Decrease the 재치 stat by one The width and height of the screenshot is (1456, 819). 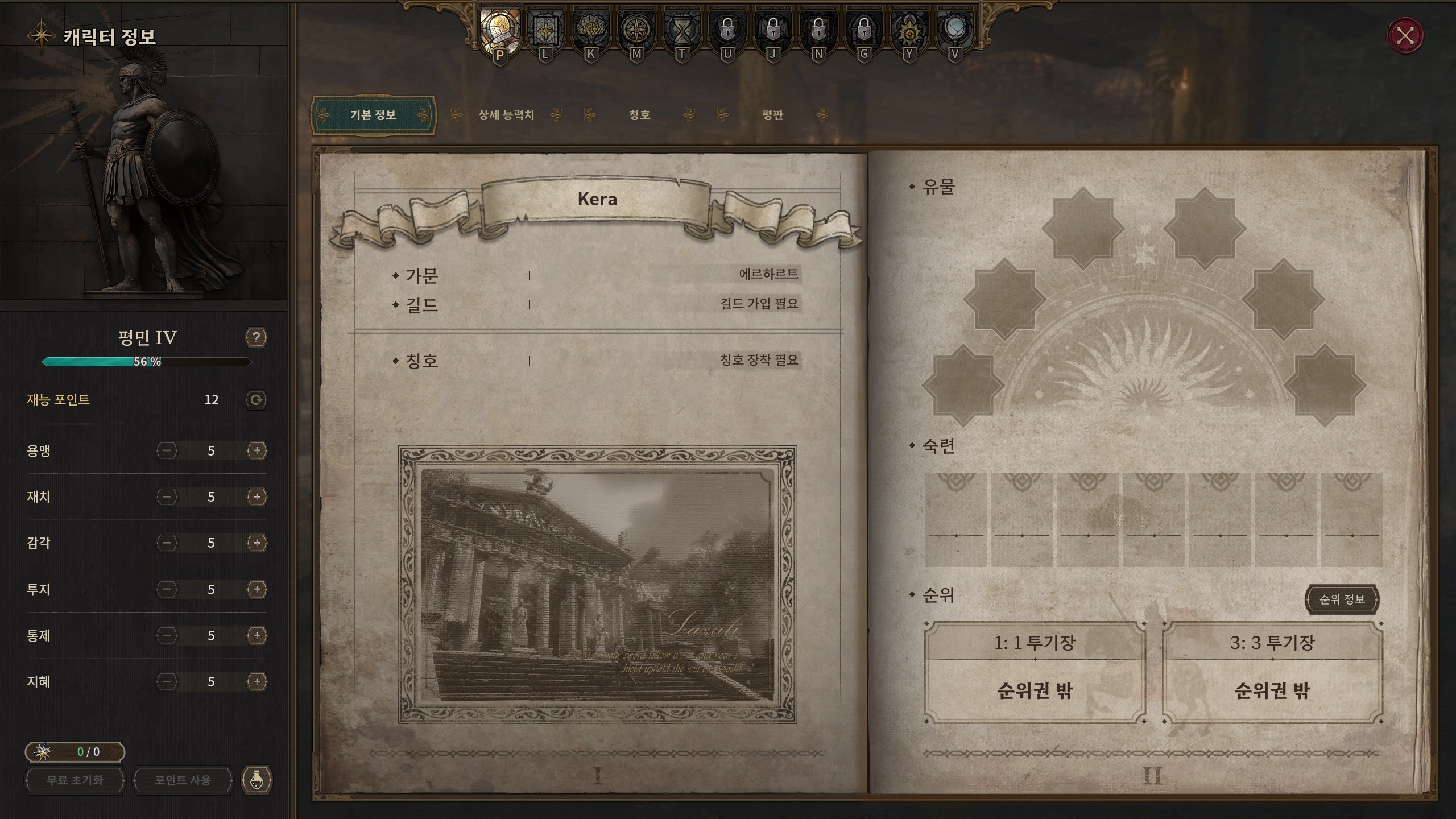[167, 497]
